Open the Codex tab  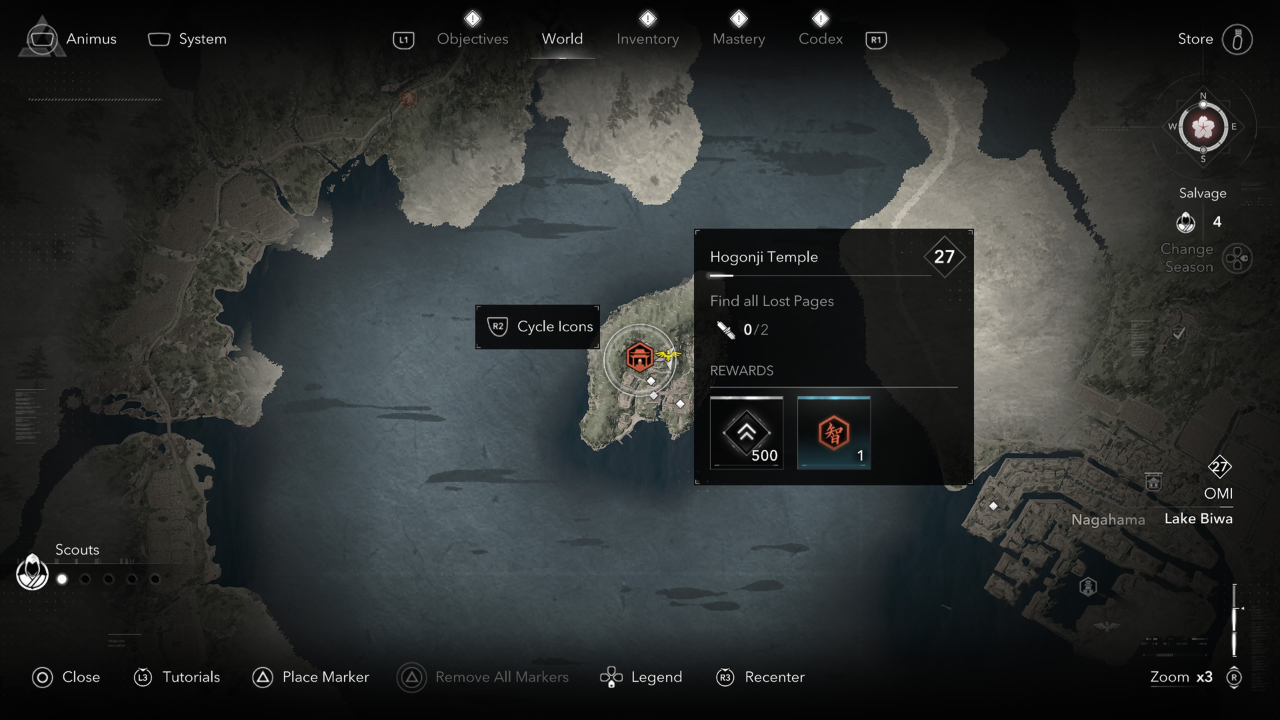pos(820,39)
